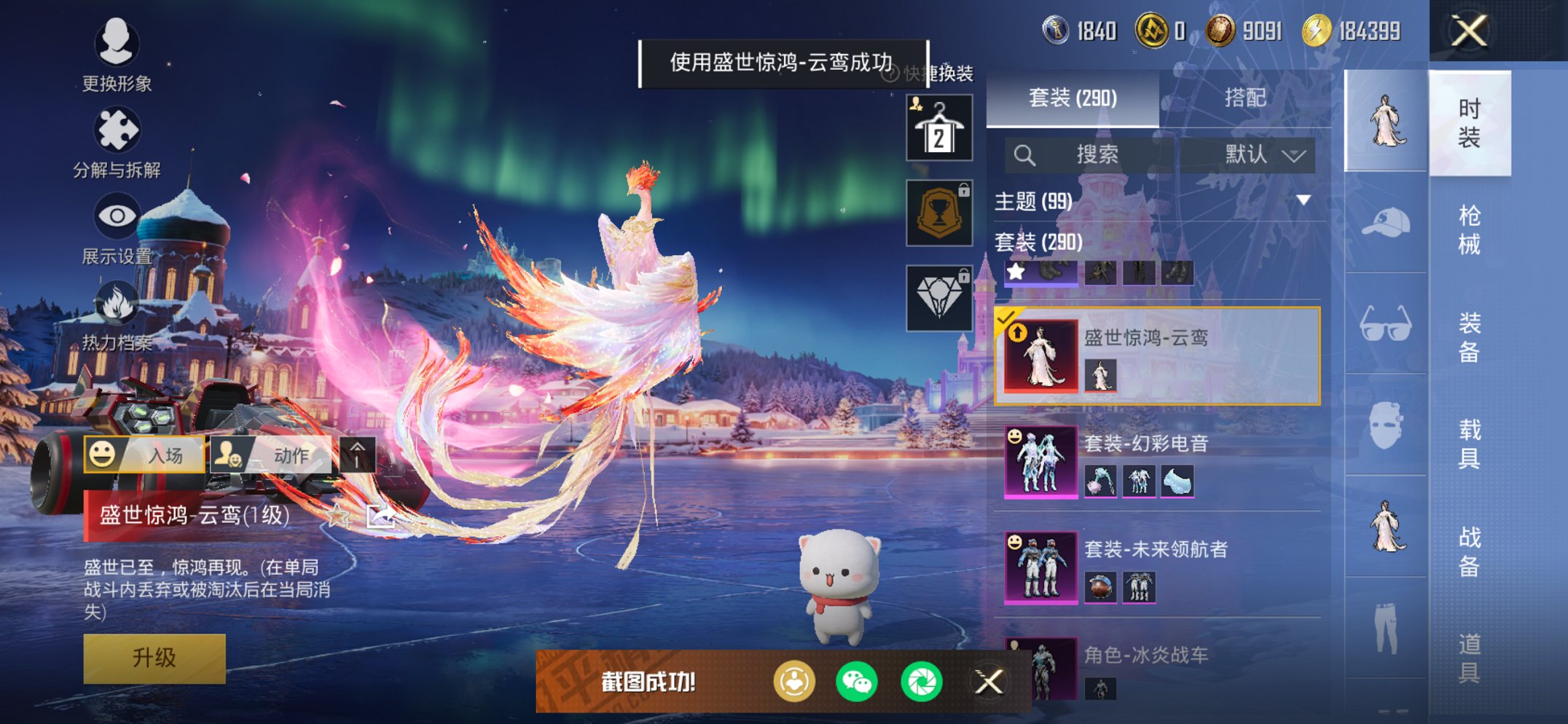1568x724 pixels.
Task: Click the 展示设置 eye icon
Action: (117, 216)
